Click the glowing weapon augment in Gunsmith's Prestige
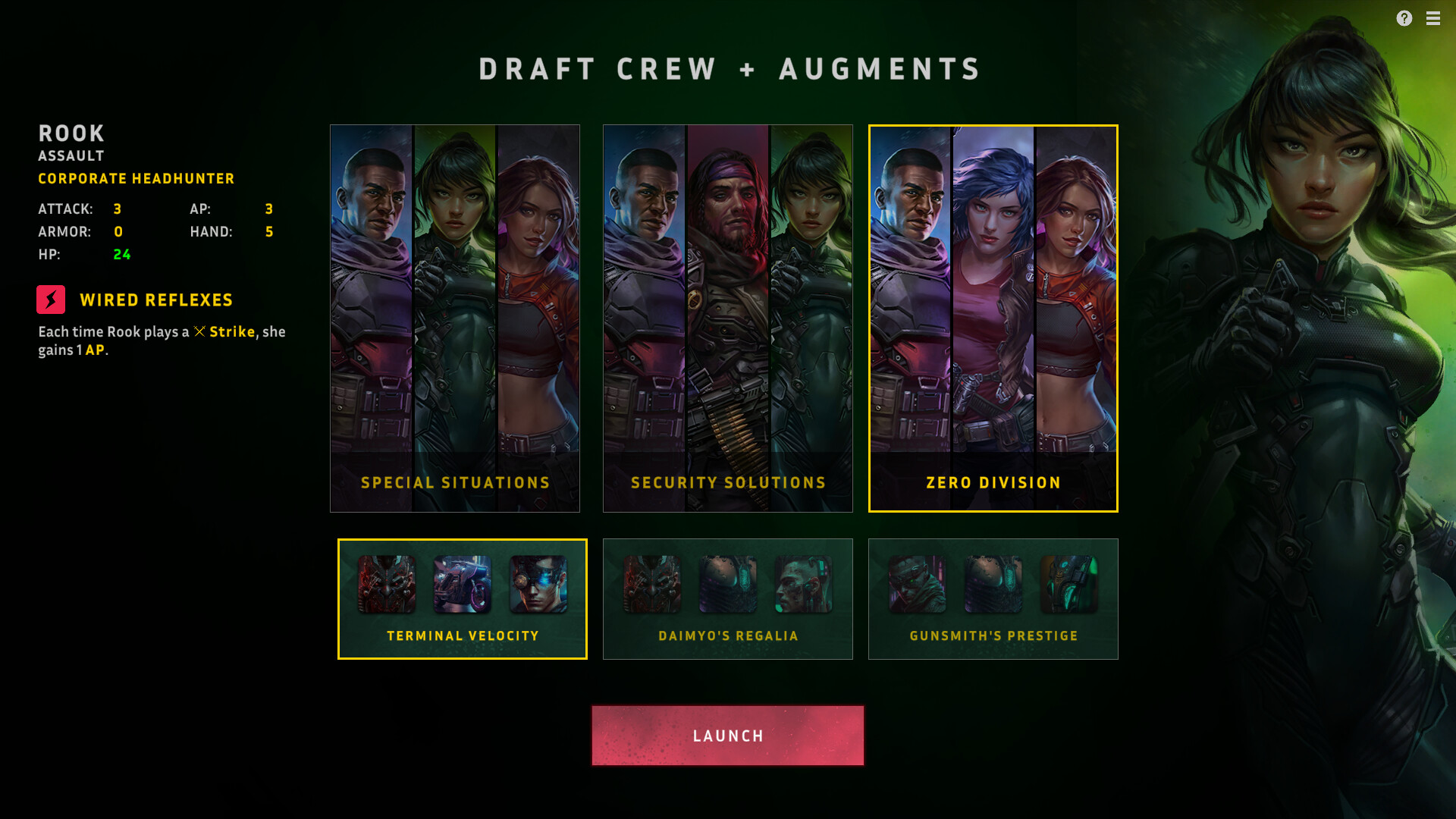1456x819 pixels. point(1069,584)
